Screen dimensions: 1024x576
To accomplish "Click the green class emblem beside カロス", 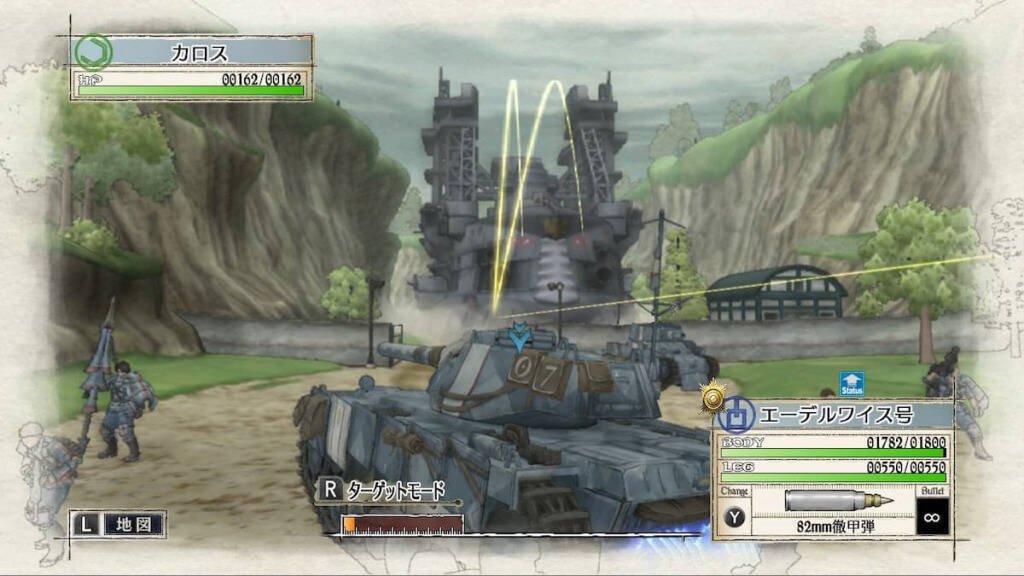I will pos(94,52).
